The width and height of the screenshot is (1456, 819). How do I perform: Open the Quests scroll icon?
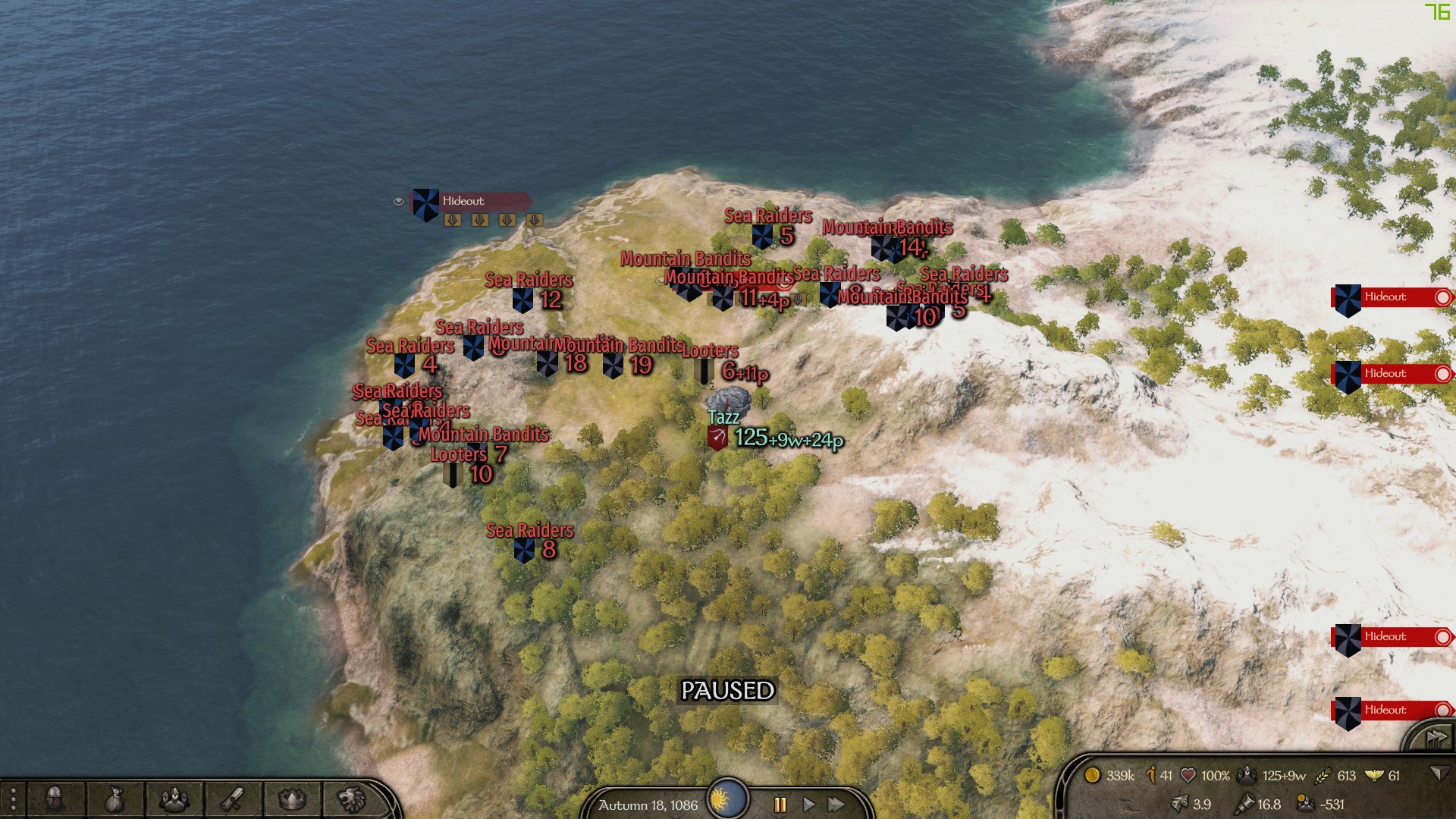[233, 798]
